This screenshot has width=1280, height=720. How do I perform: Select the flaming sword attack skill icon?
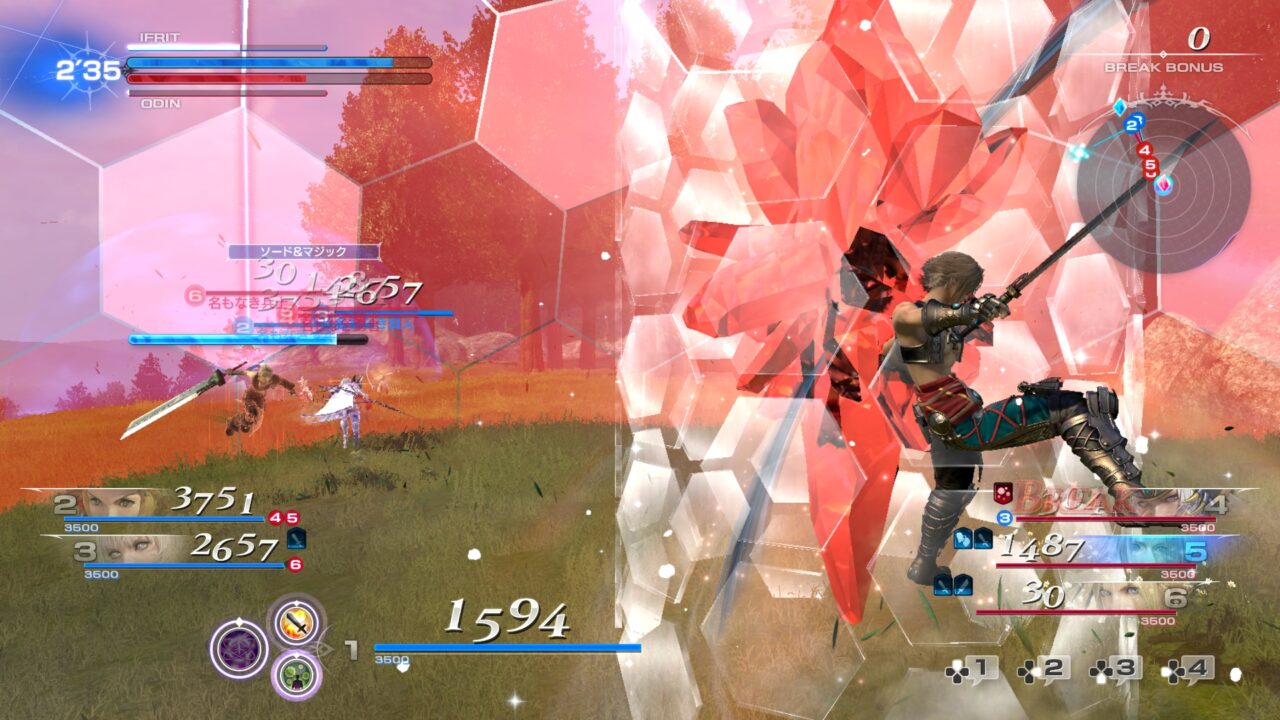296,622
